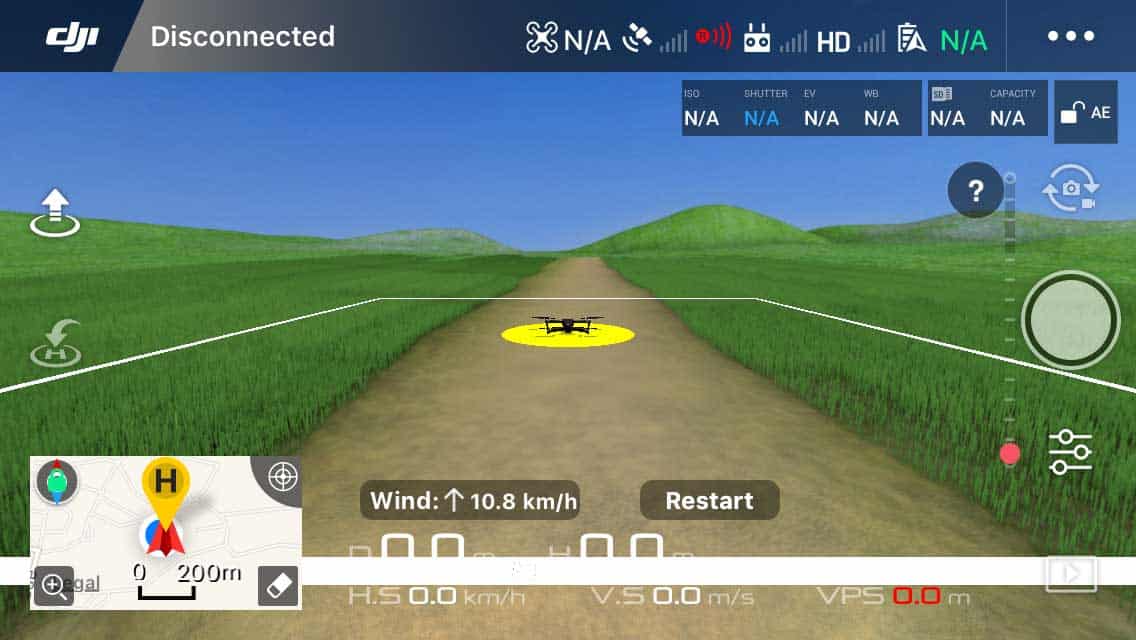Tap the minimap compass orientation icon
This screenshot has height=640, width=1136.
[57, 482]
